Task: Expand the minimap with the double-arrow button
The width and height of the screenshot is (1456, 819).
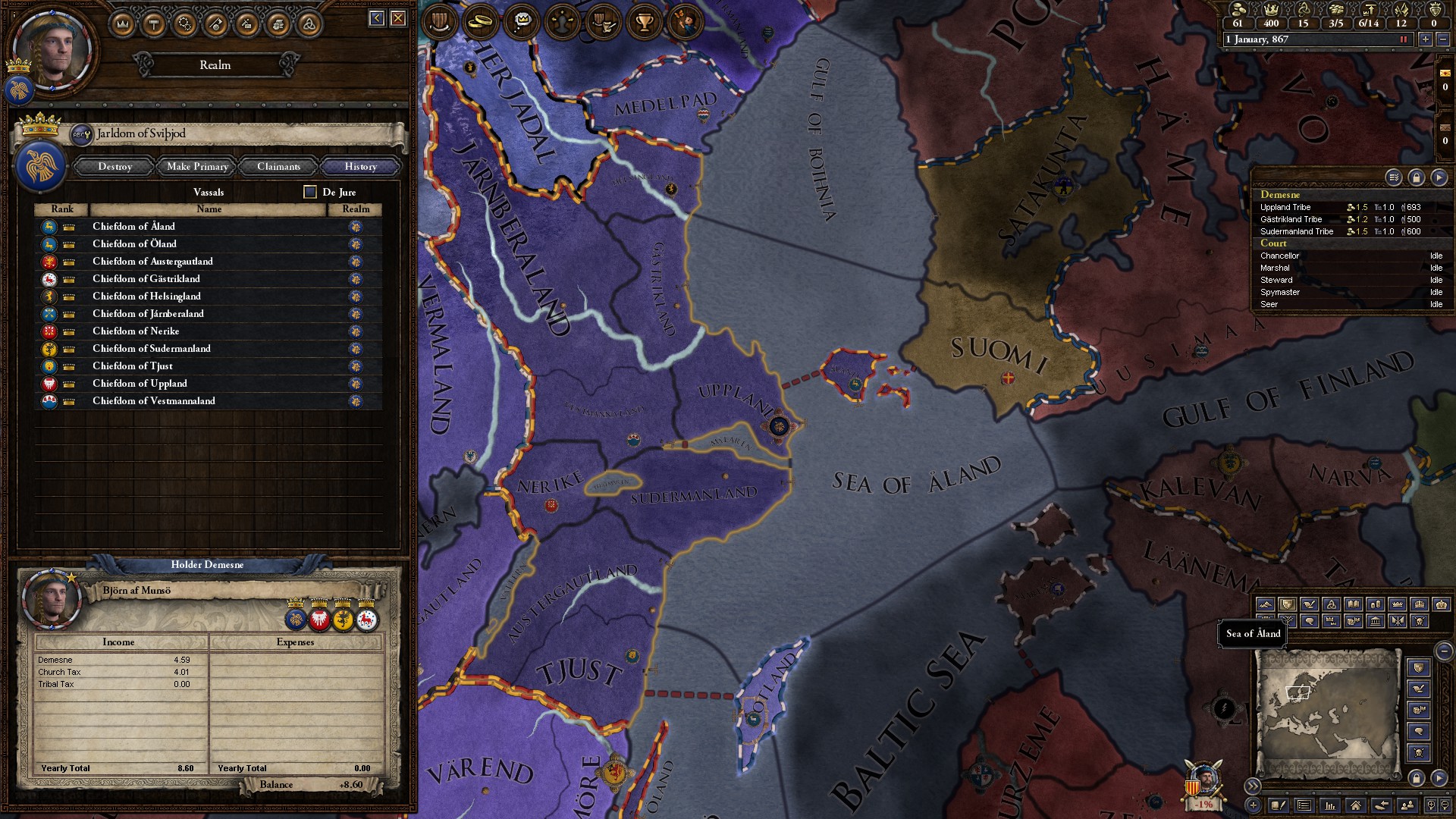Action: click(1254, 786)
